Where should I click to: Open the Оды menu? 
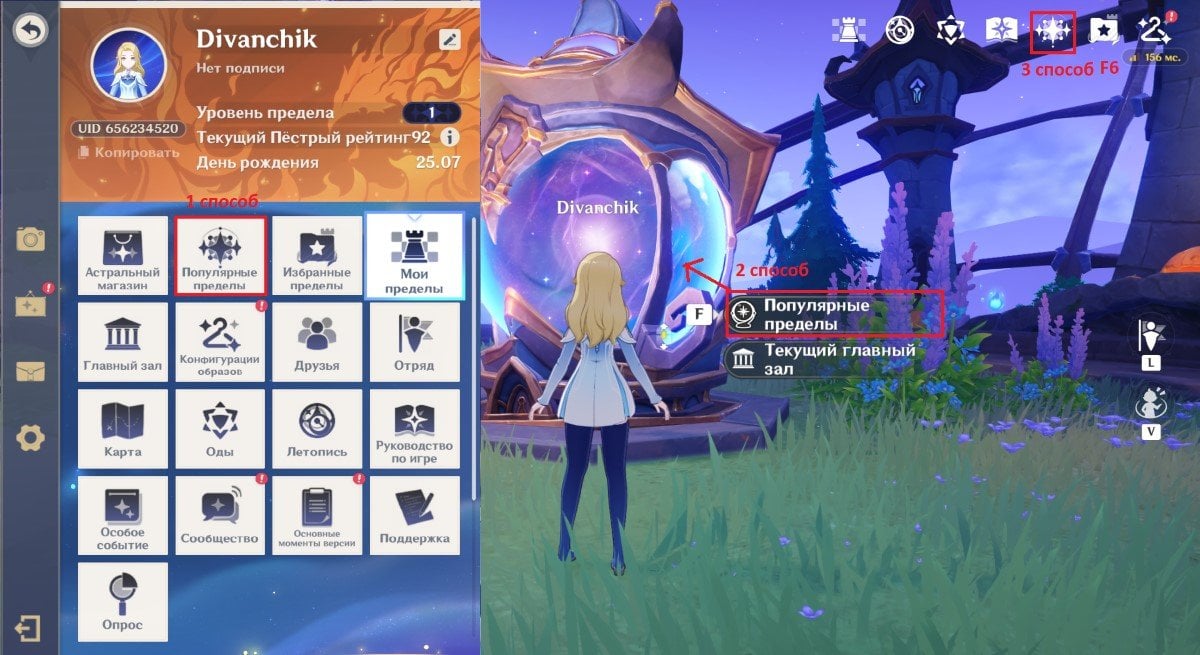(x=220, y=428)
